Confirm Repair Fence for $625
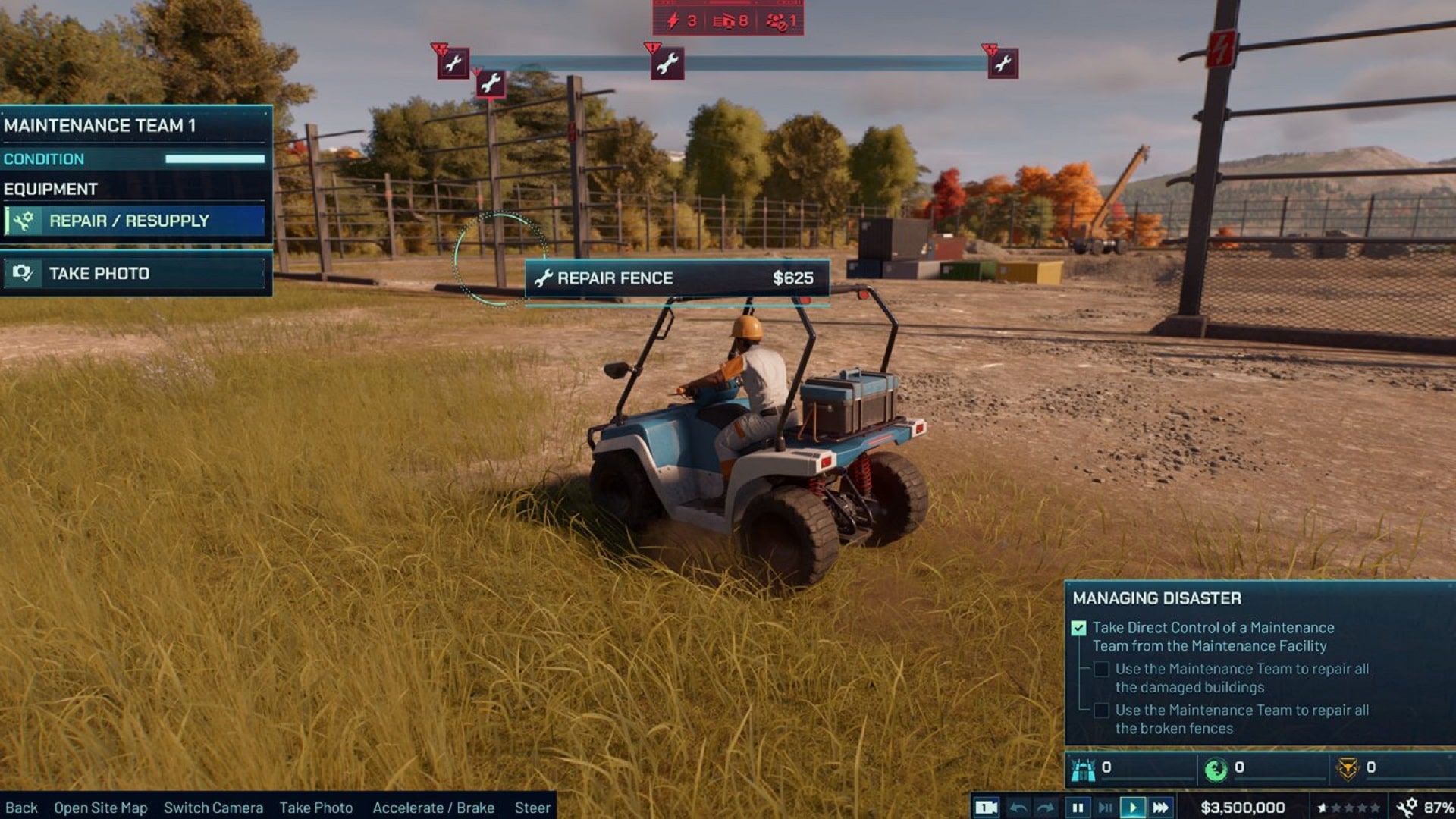 click(x=676, y=278)
